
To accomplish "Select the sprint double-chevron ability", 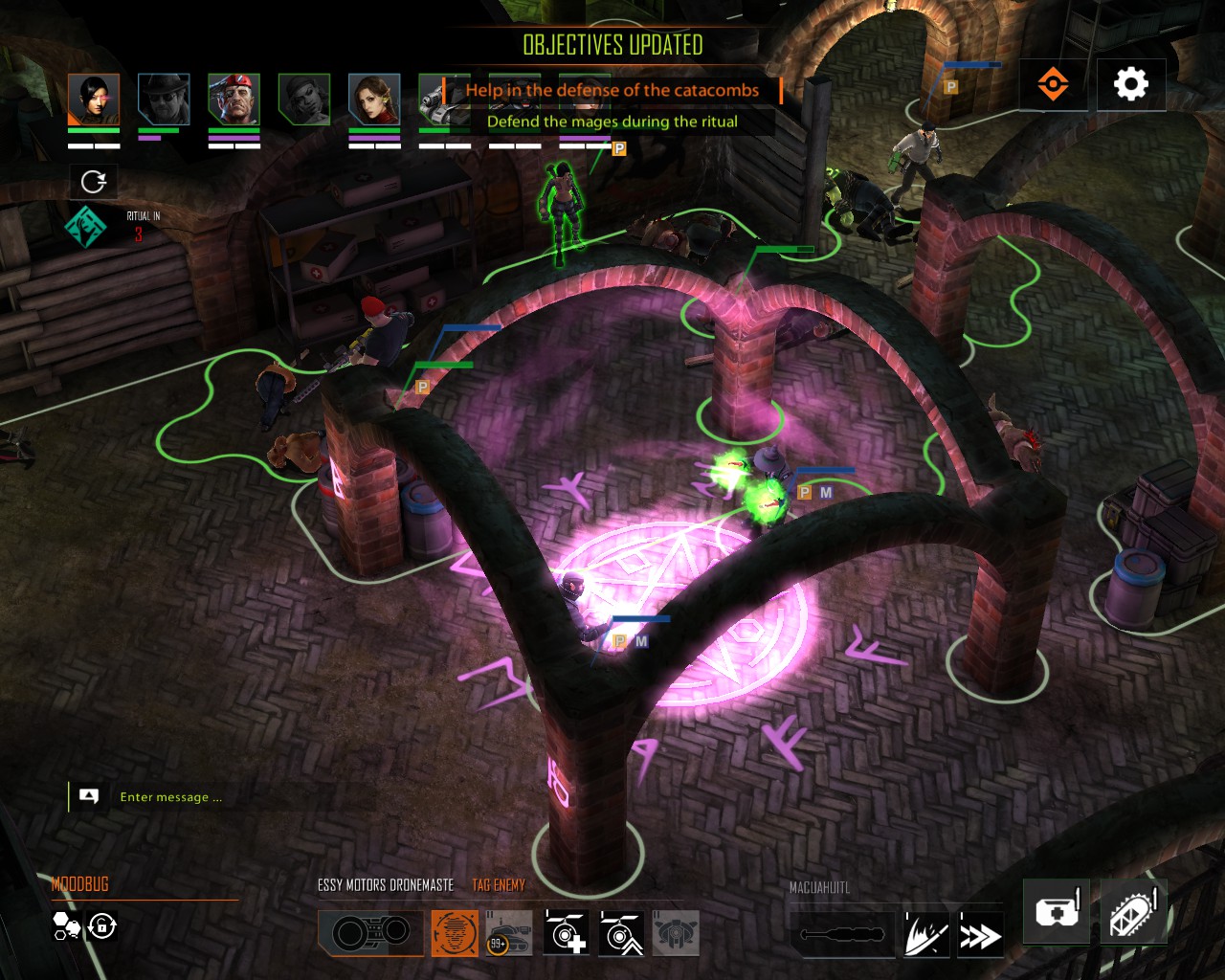I will pos(978,934).
